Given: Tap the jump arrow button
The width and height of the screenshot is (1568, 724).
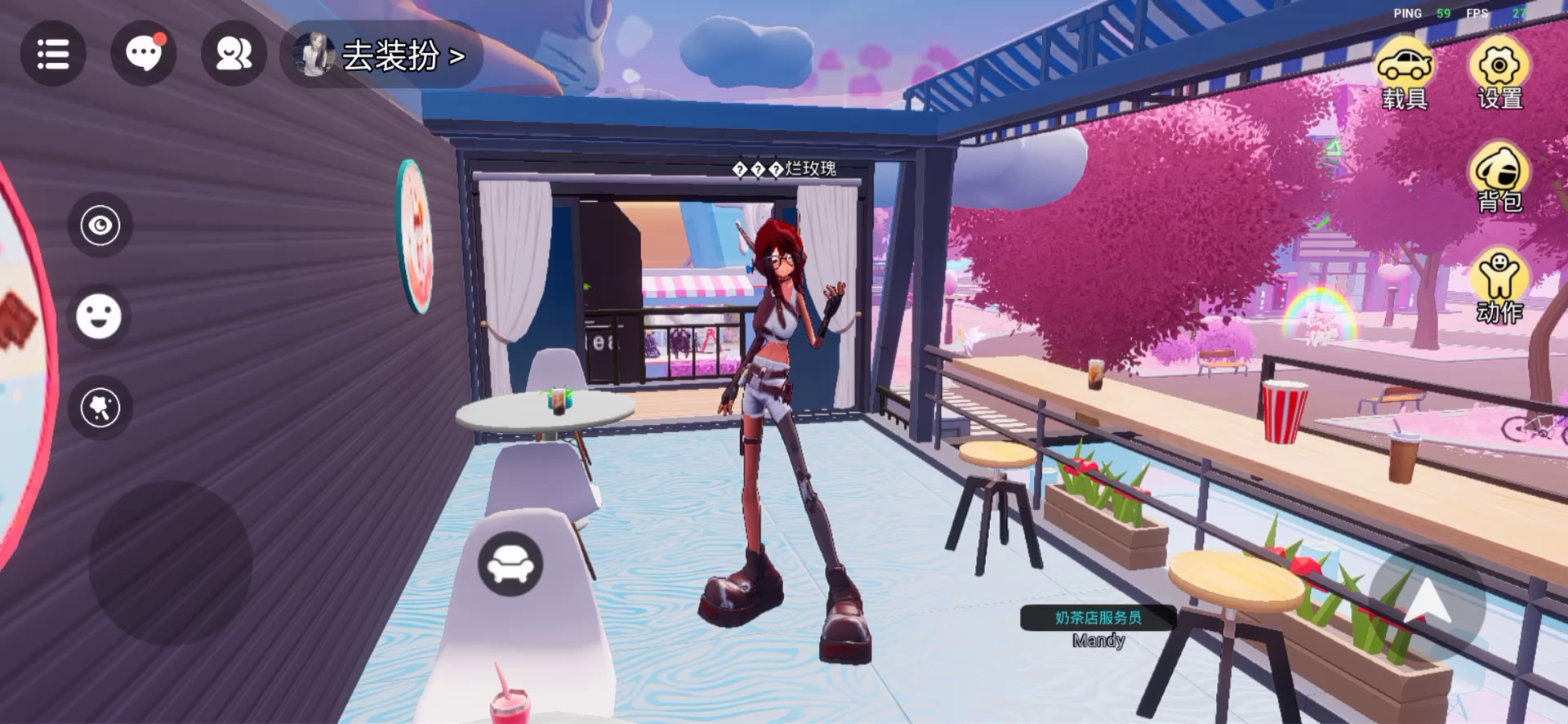Looking at the screenshot, I should point(1427,603).
